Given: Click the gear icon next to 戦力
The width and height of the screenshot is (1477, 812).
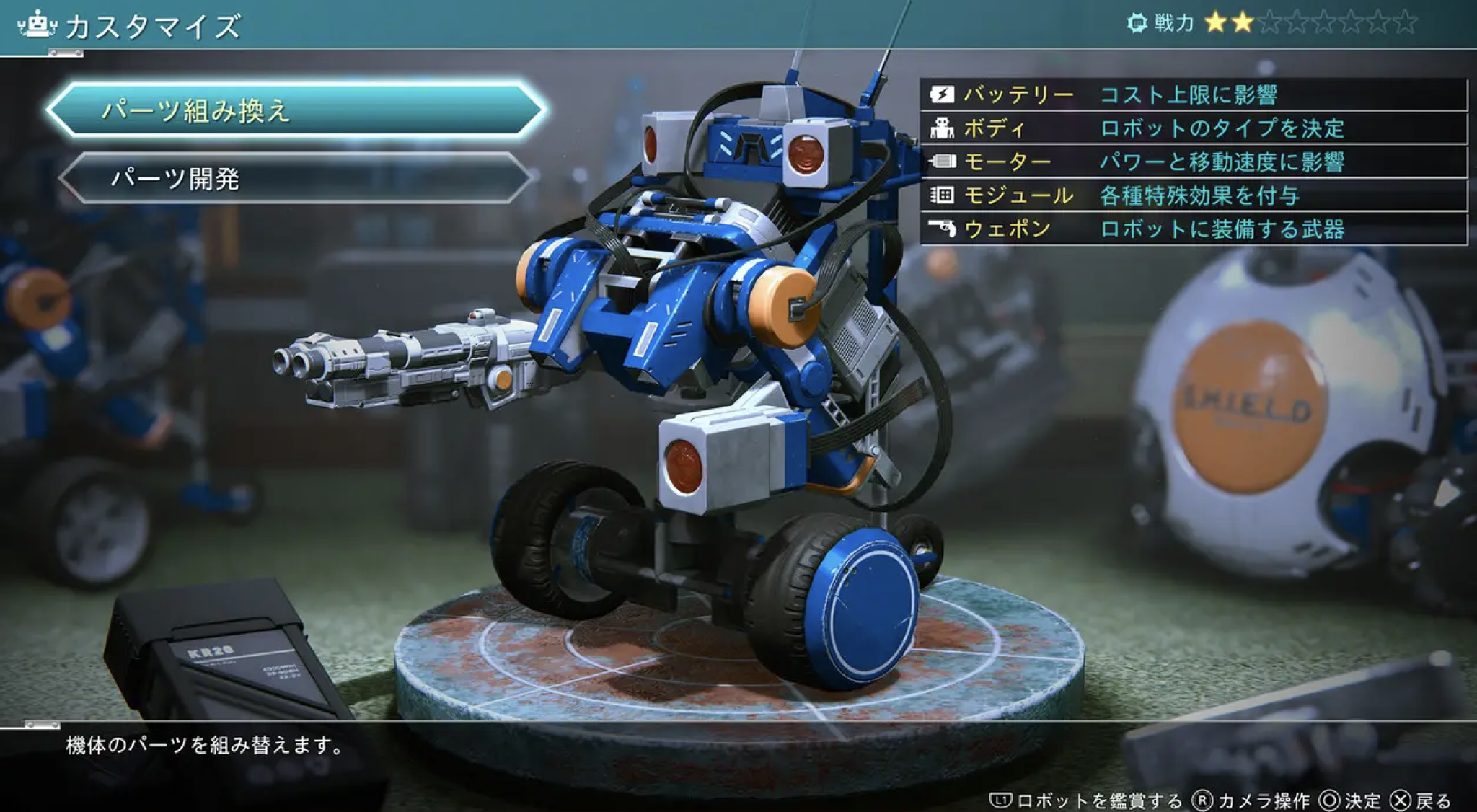Looking at the screenshot, I should (x=1137, y=22).
